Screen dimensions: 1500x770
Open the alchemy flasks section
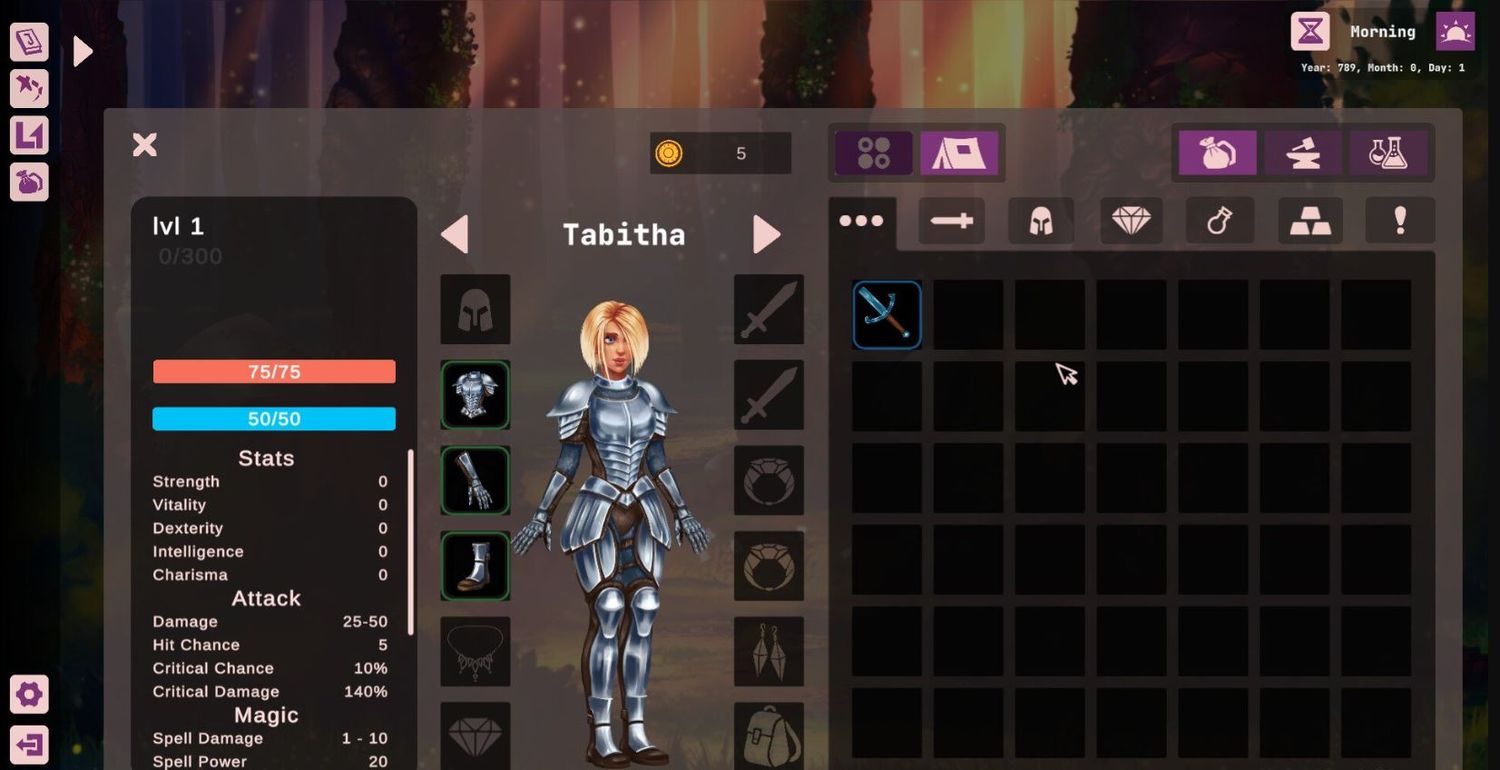click(1388, 153)
